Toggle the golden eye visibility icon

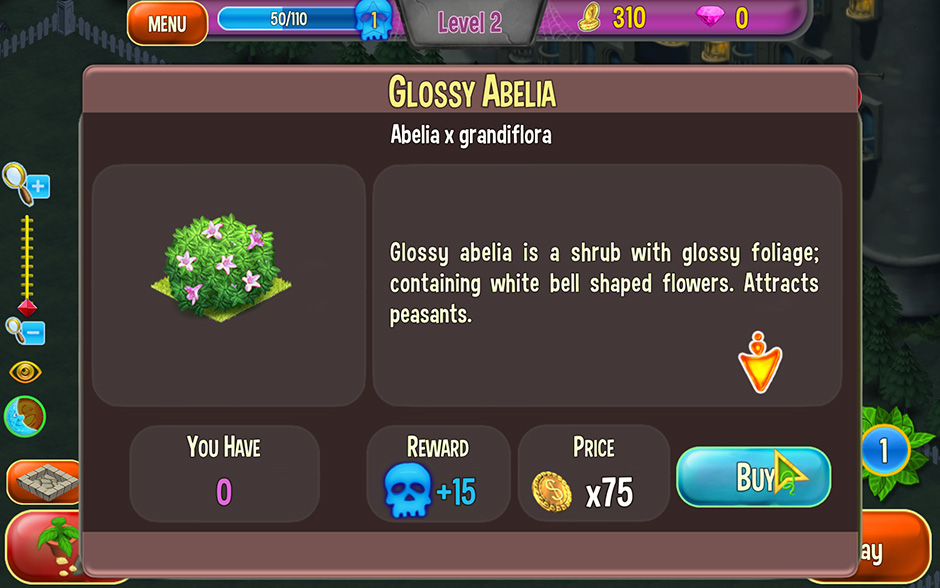coord(26,372)
